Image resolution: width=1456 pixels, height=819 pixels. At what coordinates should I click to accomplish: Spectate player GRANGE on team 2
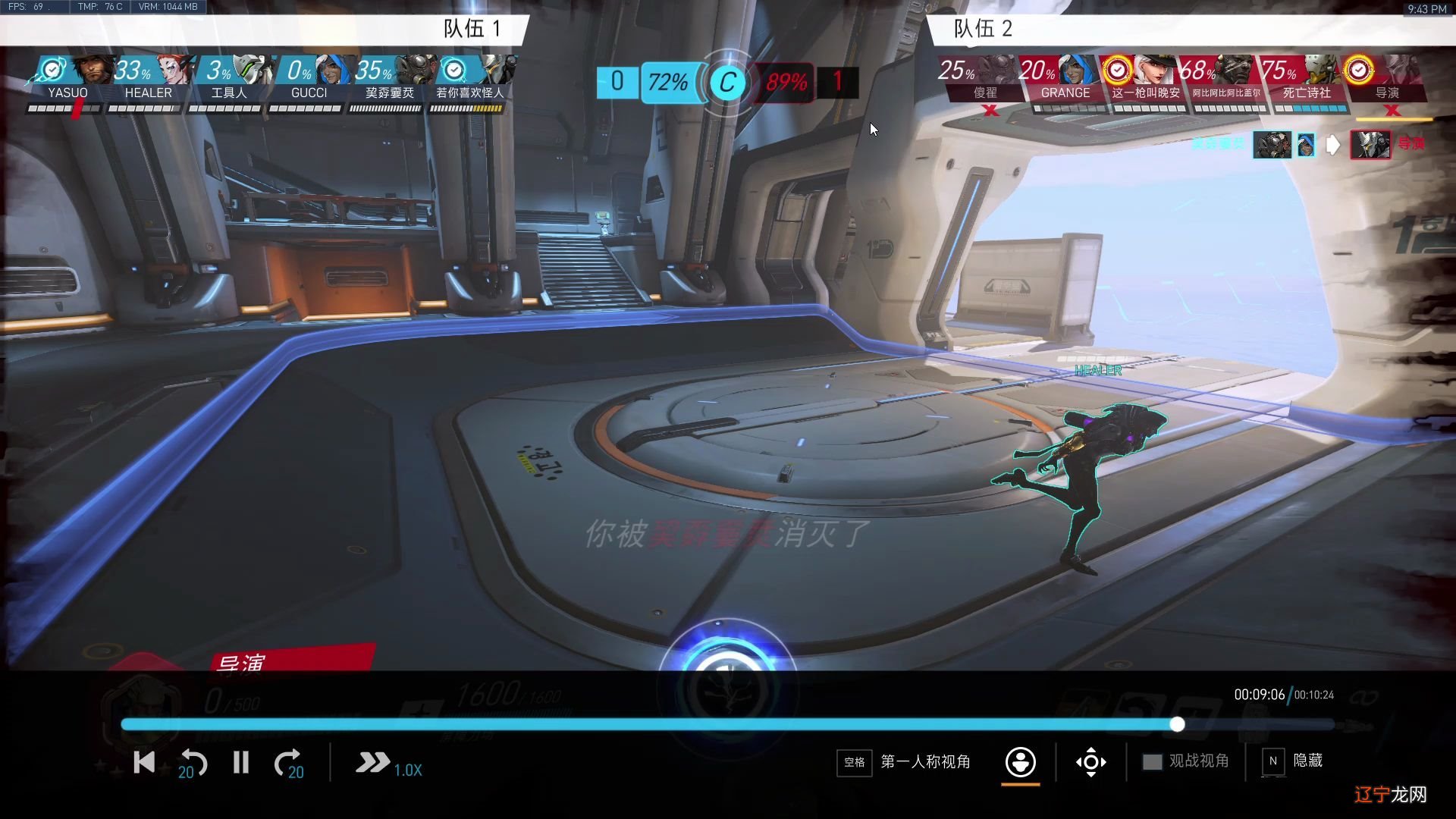pyautogui.click(x=1065, y=78)
